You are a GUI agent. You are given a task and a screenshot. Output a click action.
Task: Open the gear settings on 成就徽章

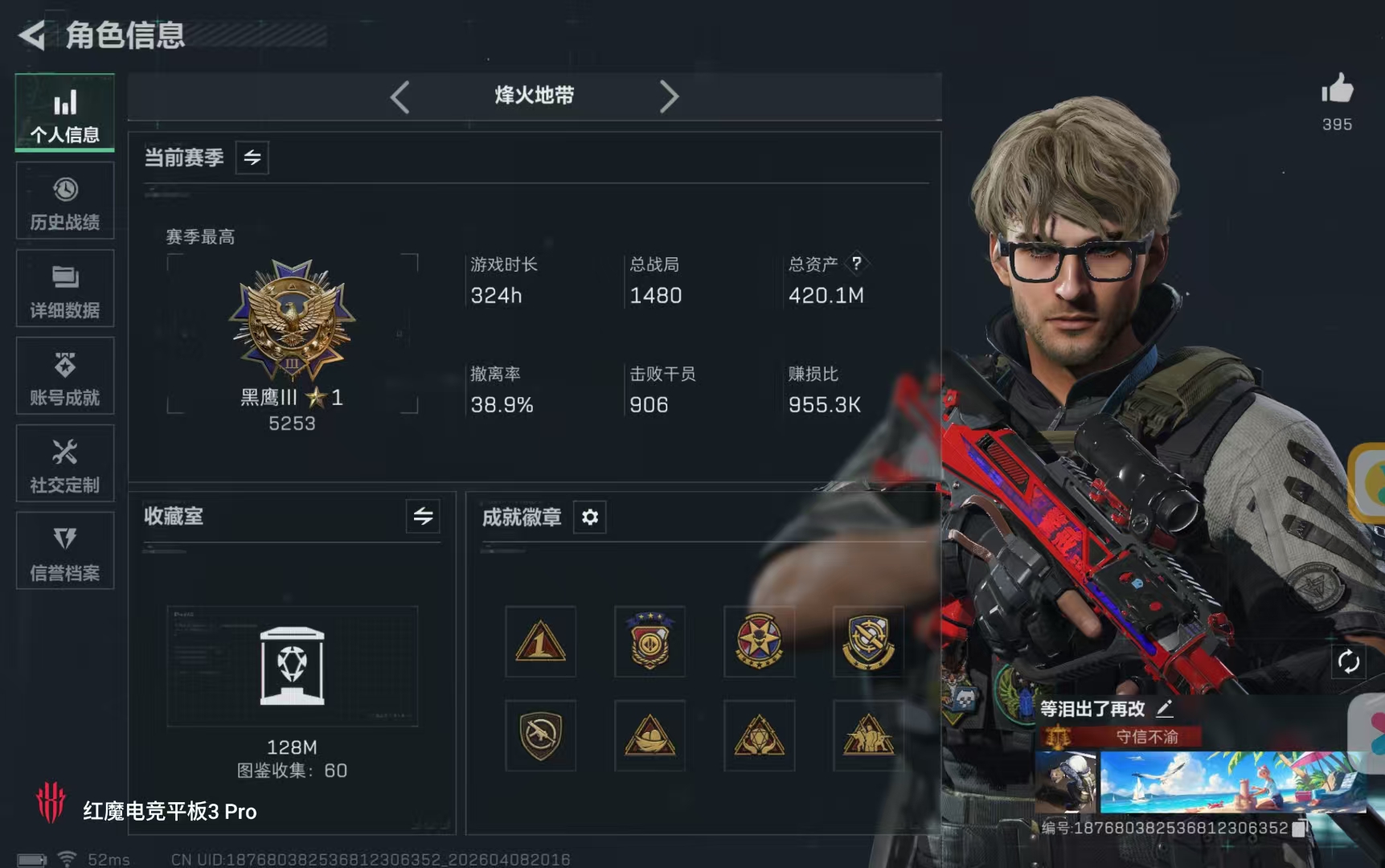591,518
